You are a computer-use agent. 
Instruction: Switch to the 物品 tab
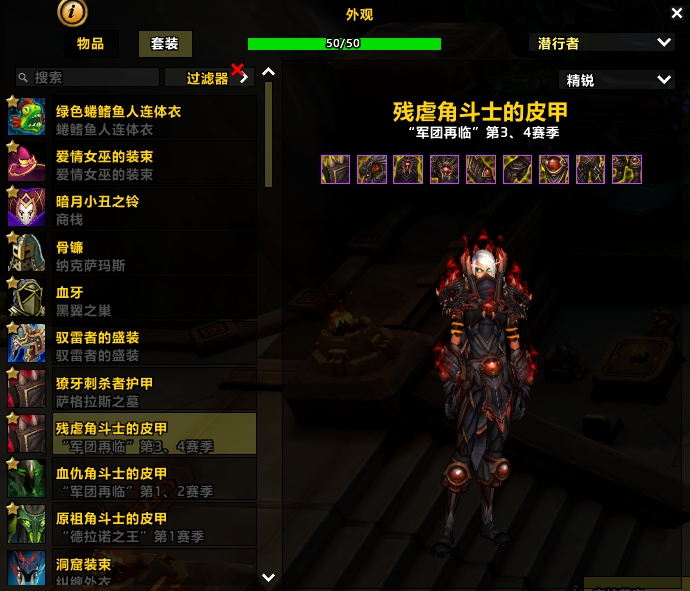pyautogui.click(x=90, y=44)
